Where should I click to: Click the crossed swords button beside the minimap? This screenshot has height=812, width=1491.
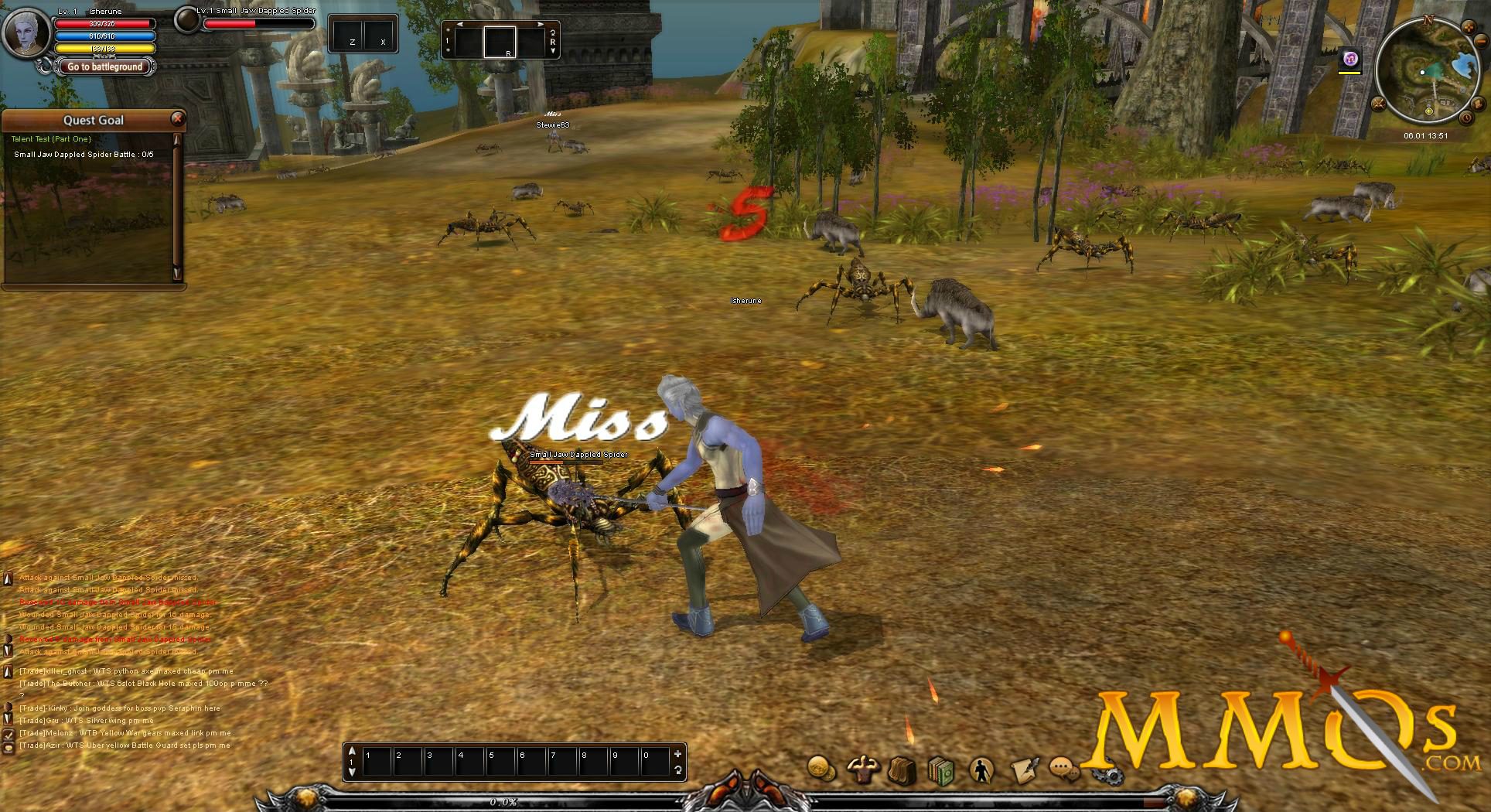point(1378,104)
